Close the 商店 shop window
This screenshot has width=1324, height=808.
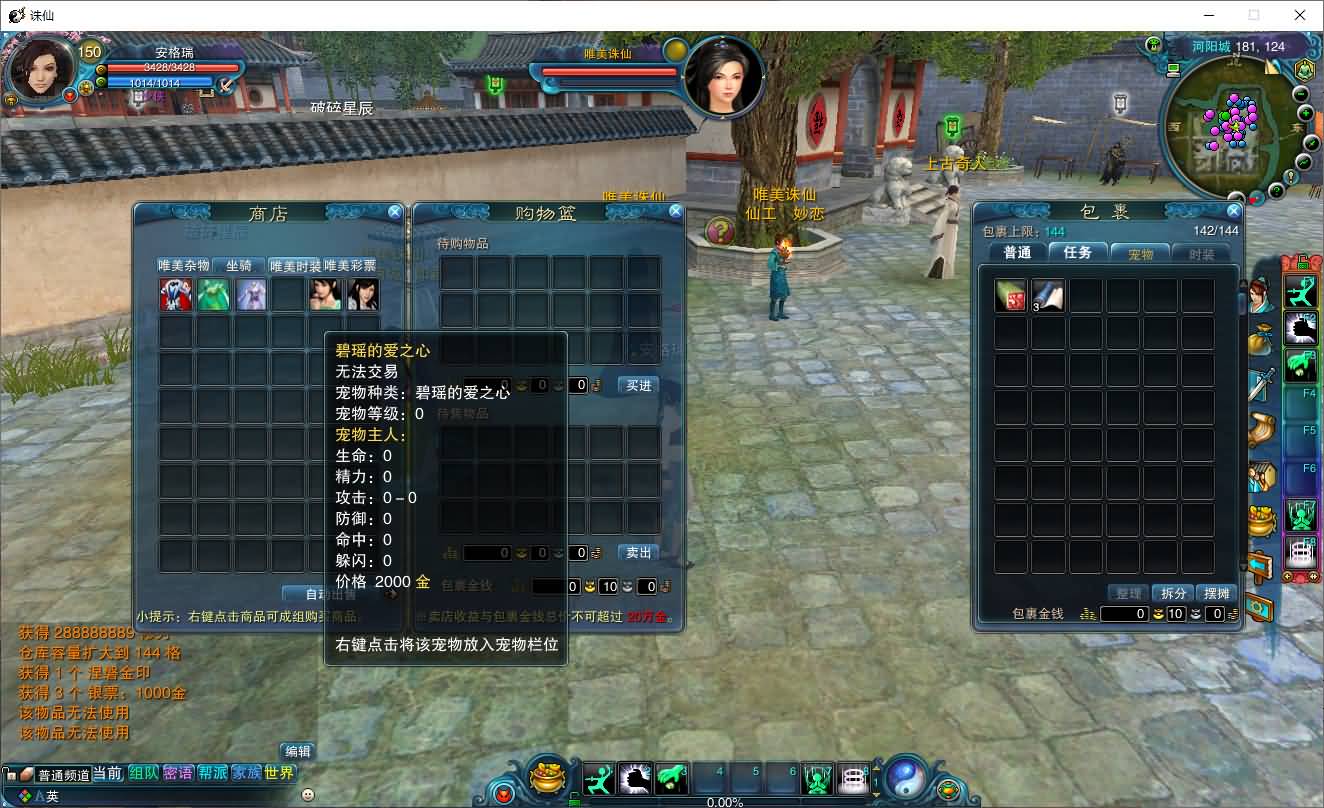pyautogui.click(x=395, y=212)
